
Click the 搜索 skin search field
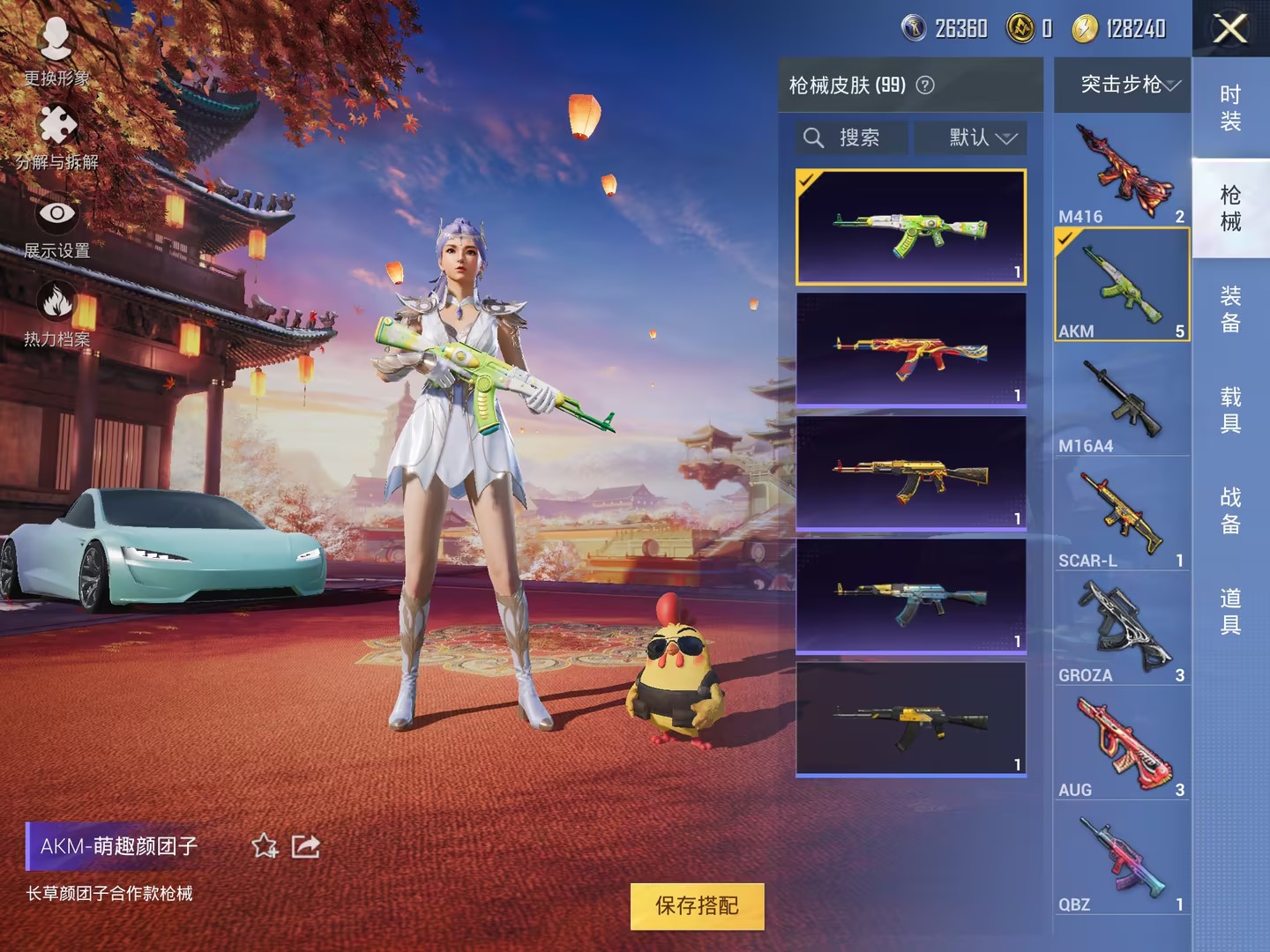[852, 138]
